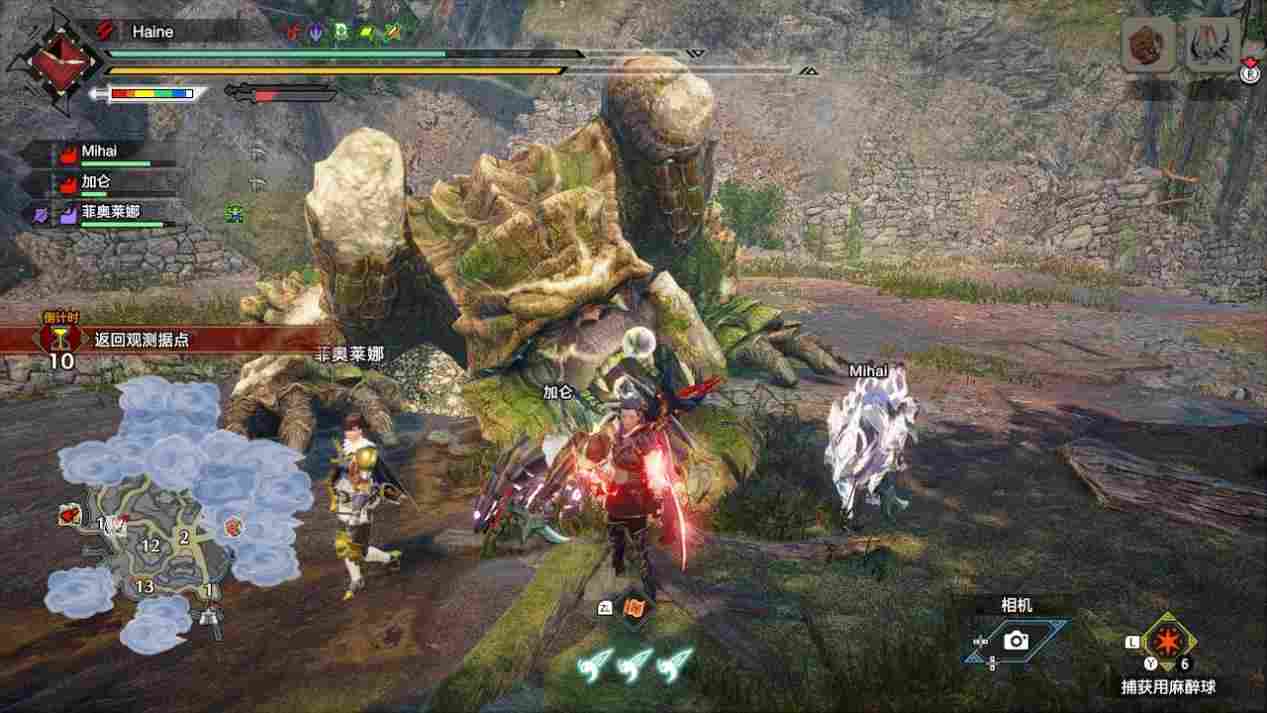Open the 相机 camera shortcut
The image size is (1267, 713).
[1016, 640]
